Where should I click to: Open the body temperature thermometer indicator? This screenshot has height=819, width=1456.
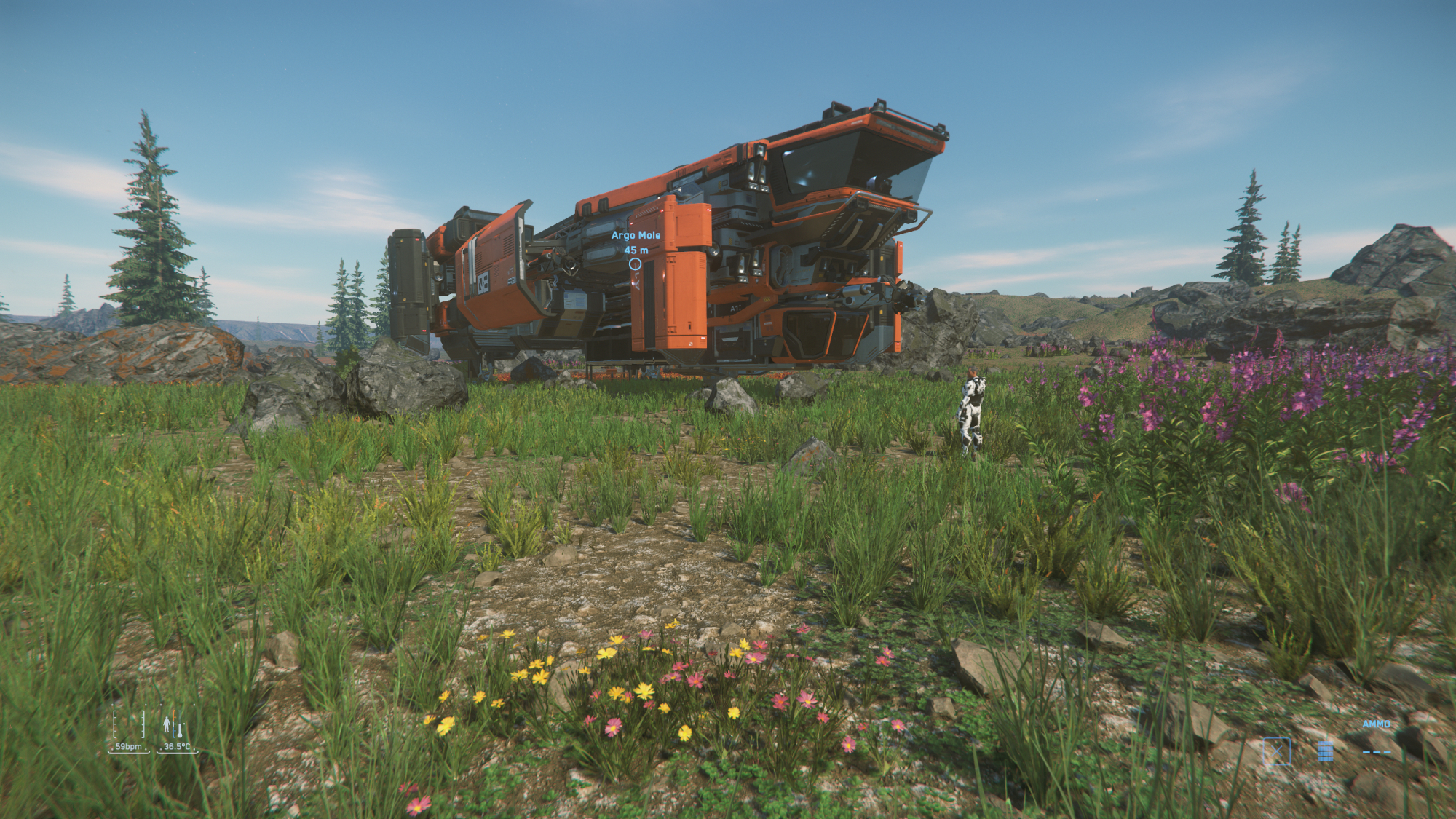pos(175,725)
